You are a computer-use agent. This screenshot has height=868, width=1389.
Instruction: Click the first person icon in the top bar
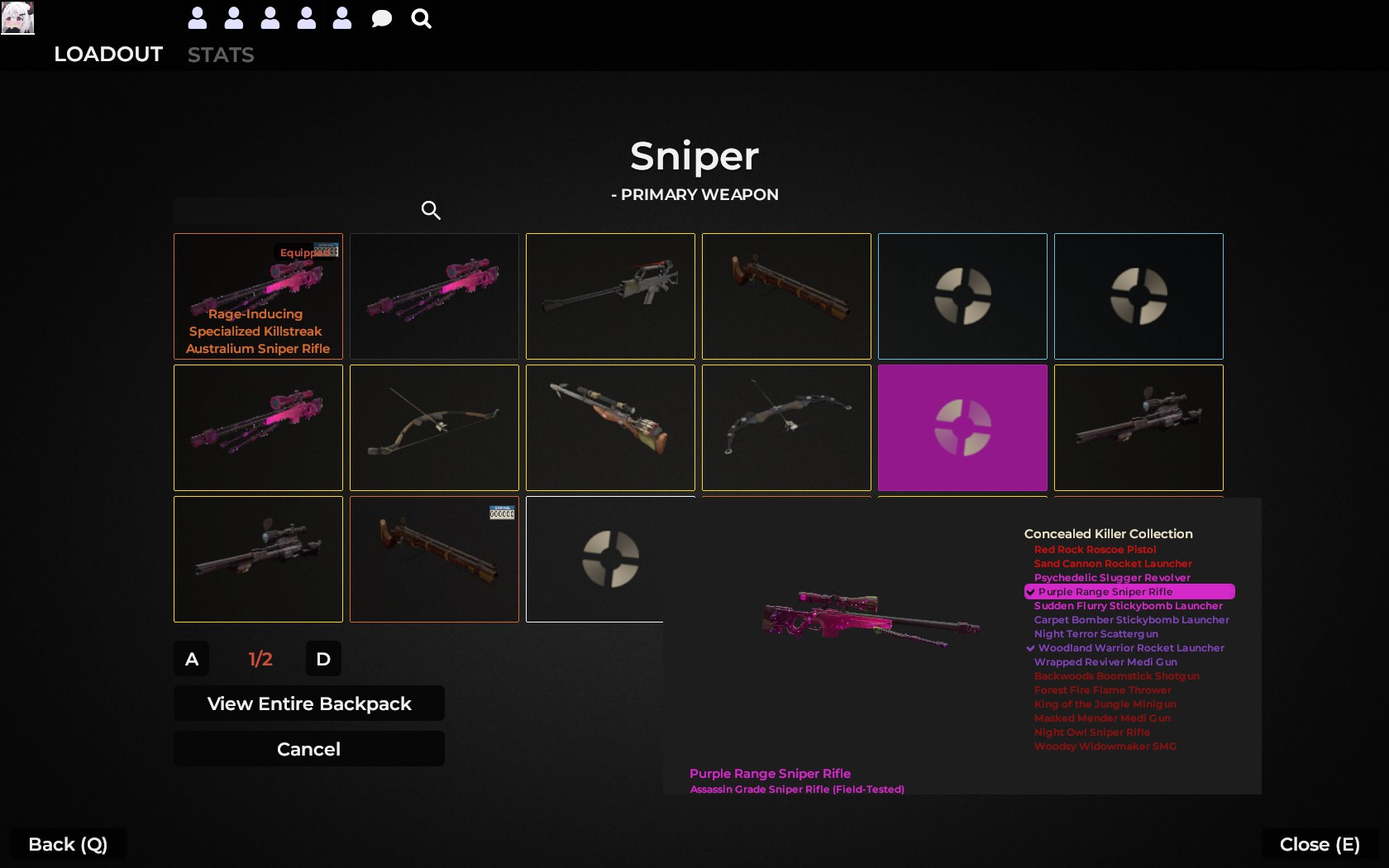point(197,18)
